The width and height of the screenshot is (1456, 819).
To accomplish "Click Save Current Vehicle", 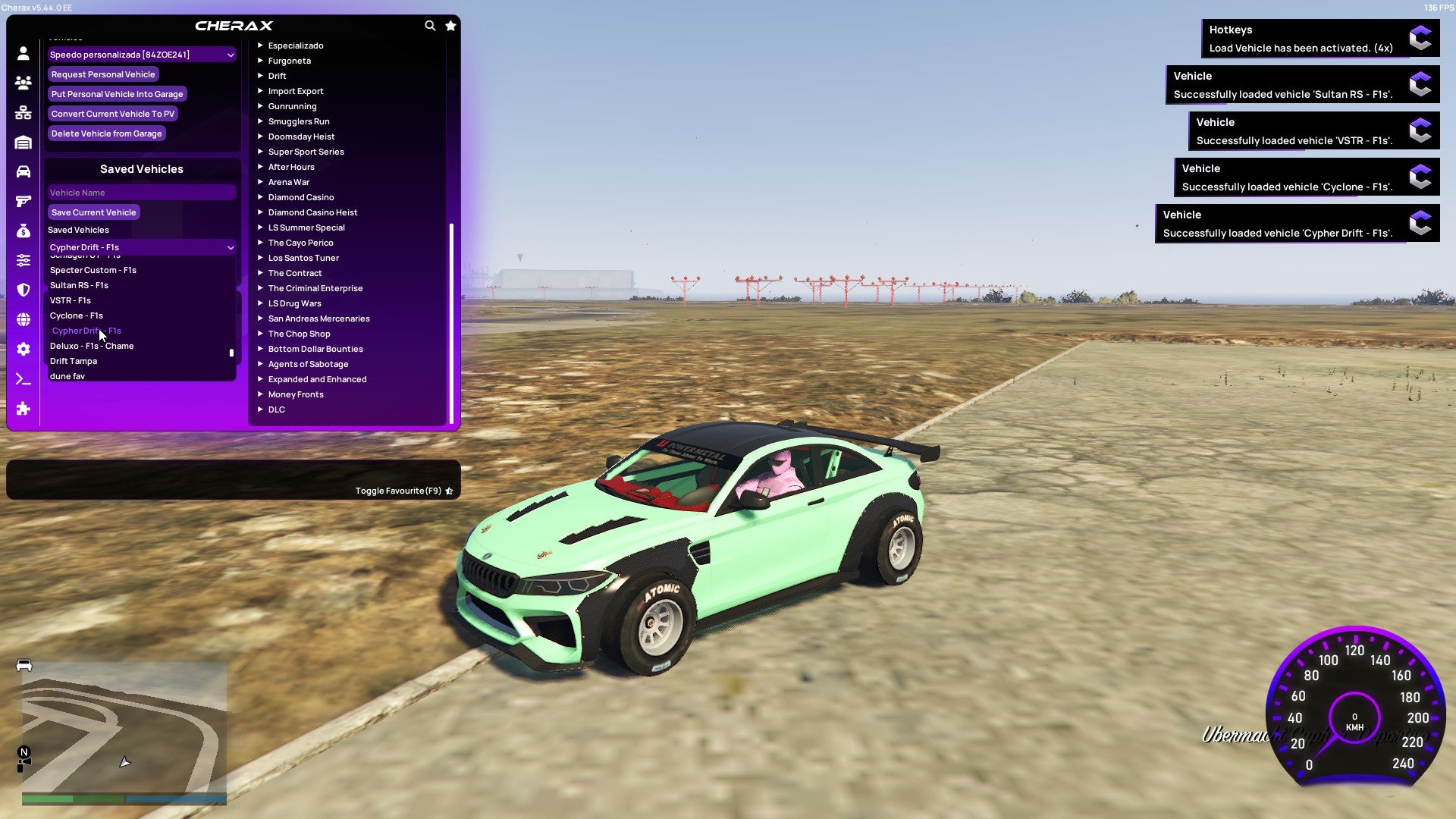I will click(x=93, y=212).
